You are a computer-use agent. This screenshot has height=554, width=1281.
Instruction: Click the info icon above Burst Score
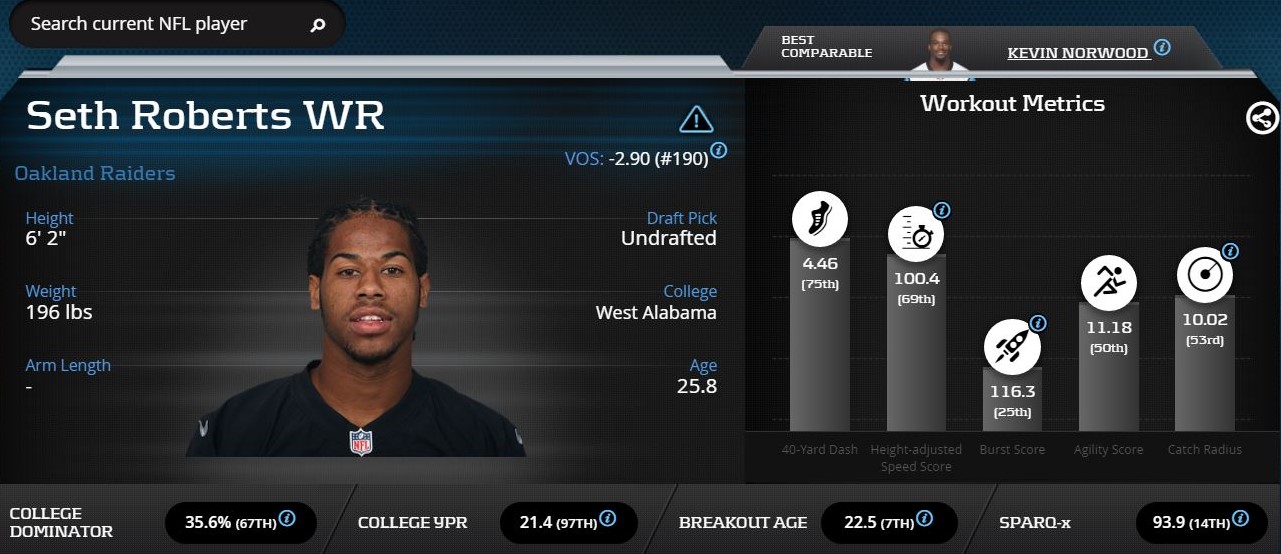1038,323
